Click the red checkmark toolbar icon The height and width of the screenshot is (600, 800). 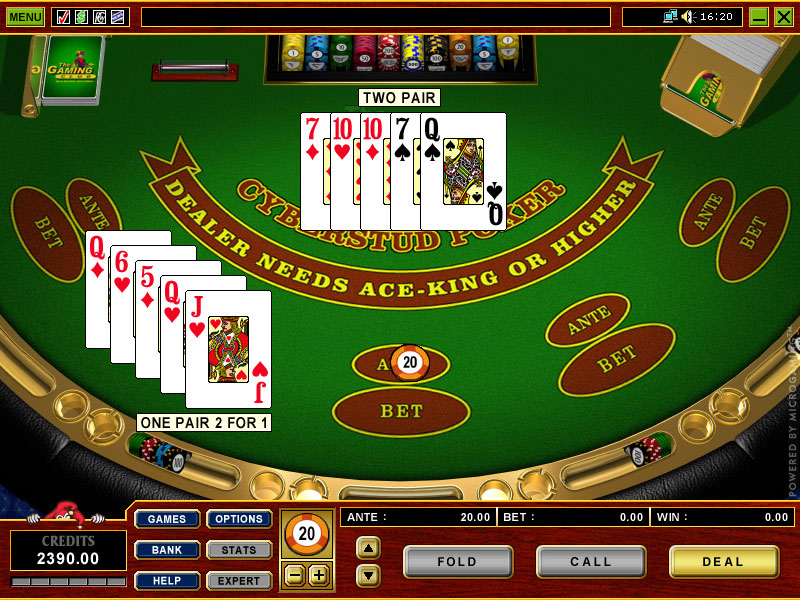tap(63, 17)
